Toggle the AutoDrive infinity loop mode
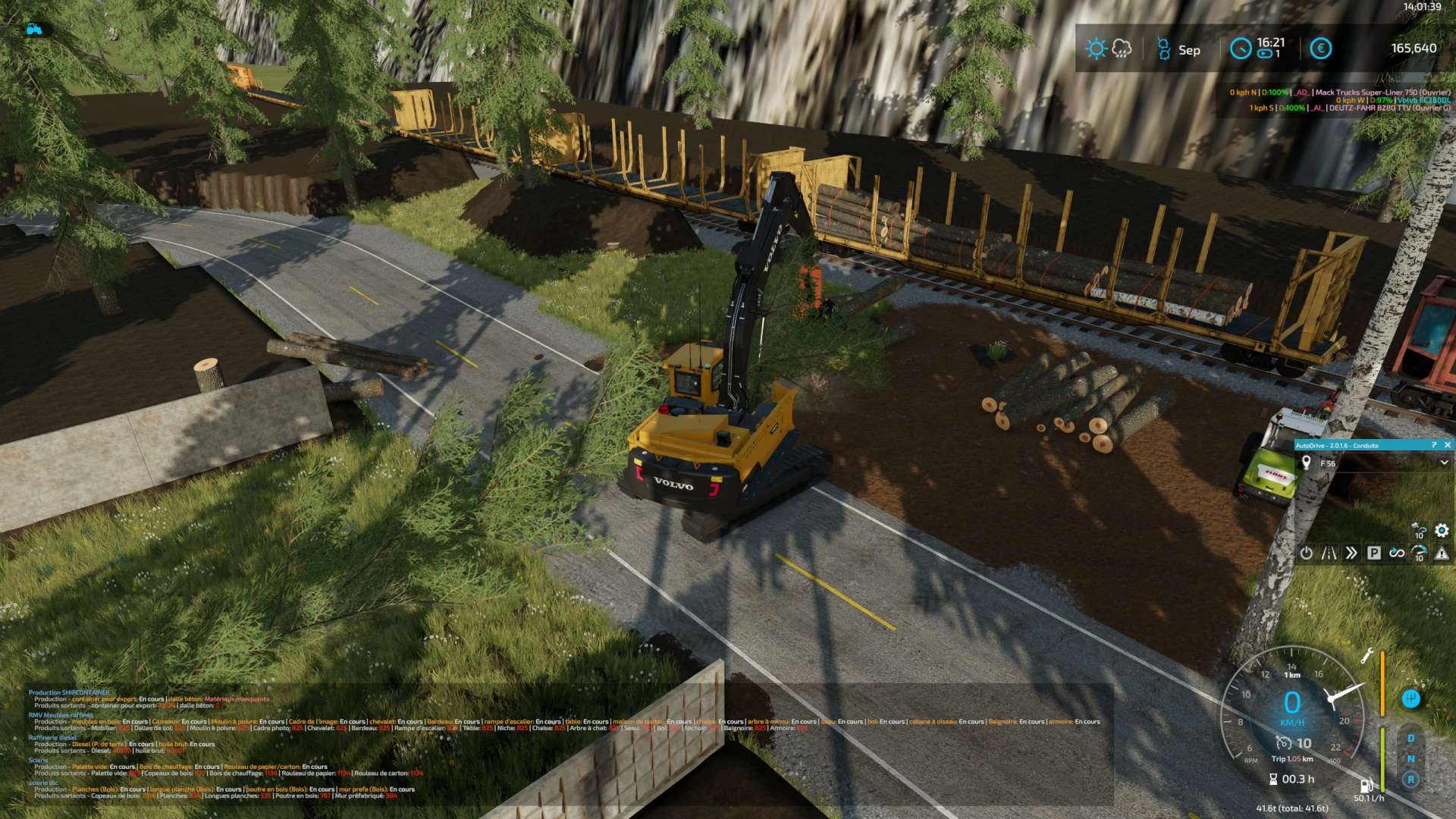The width and height of the screenshot is (1456, 819). point(1396,554)
